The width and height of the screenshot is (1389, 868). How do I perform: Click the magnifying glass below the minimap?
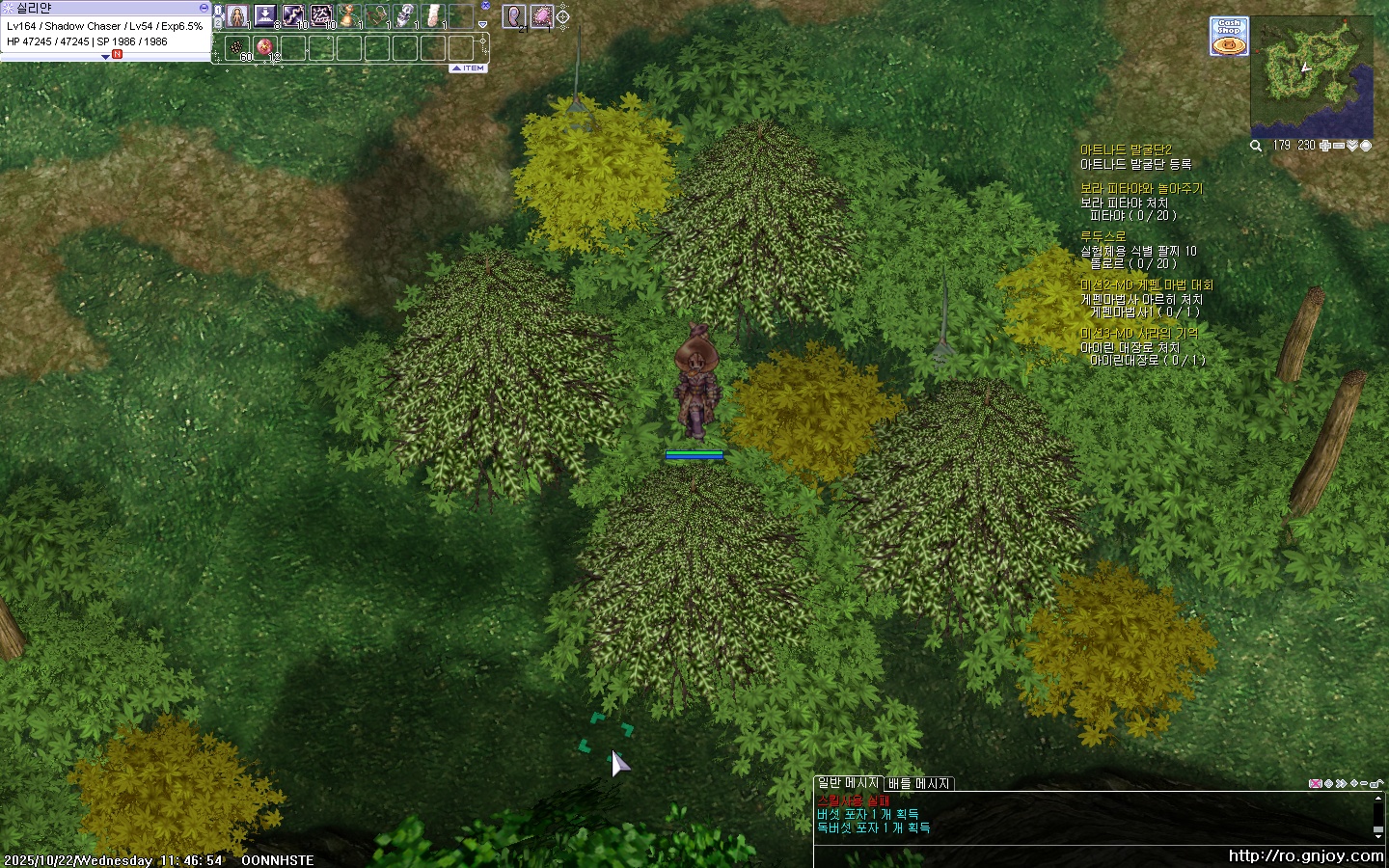point(1256,146)
